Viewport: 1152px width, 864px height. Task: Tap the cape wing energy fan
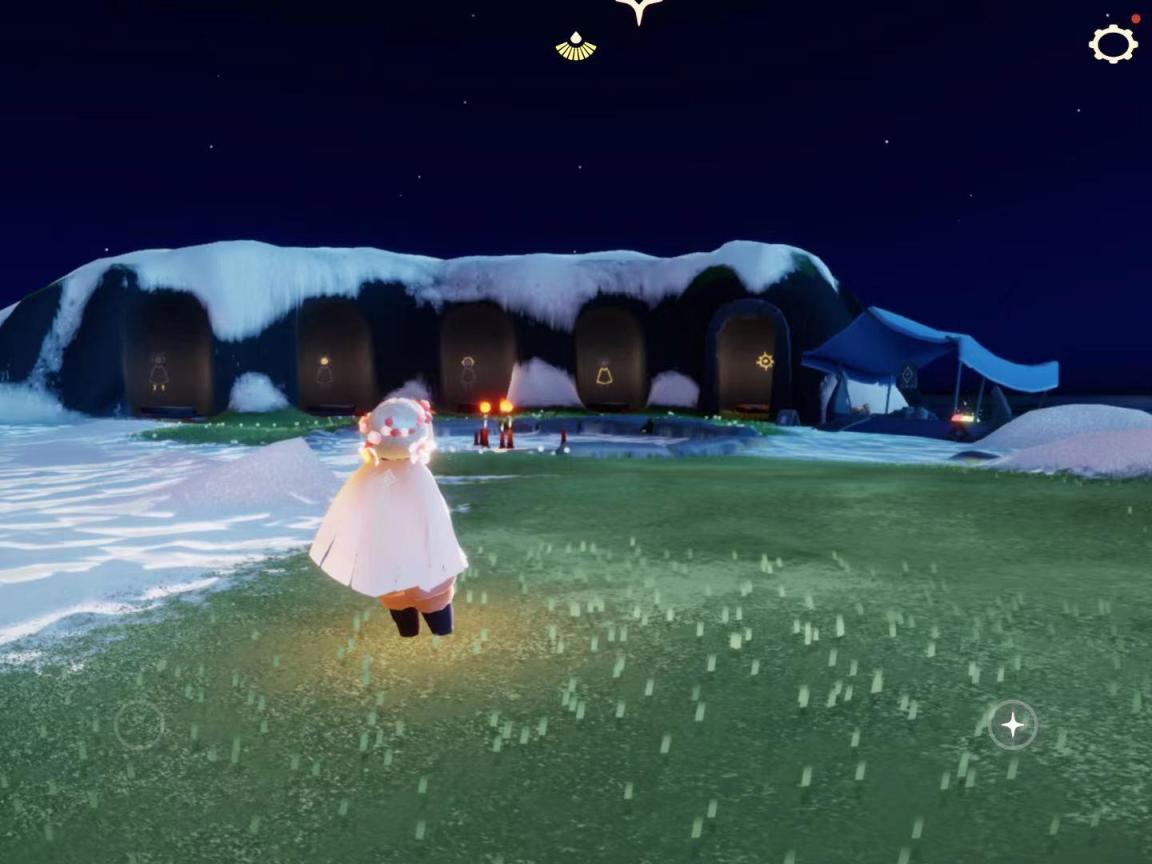(x=576, y=47)
